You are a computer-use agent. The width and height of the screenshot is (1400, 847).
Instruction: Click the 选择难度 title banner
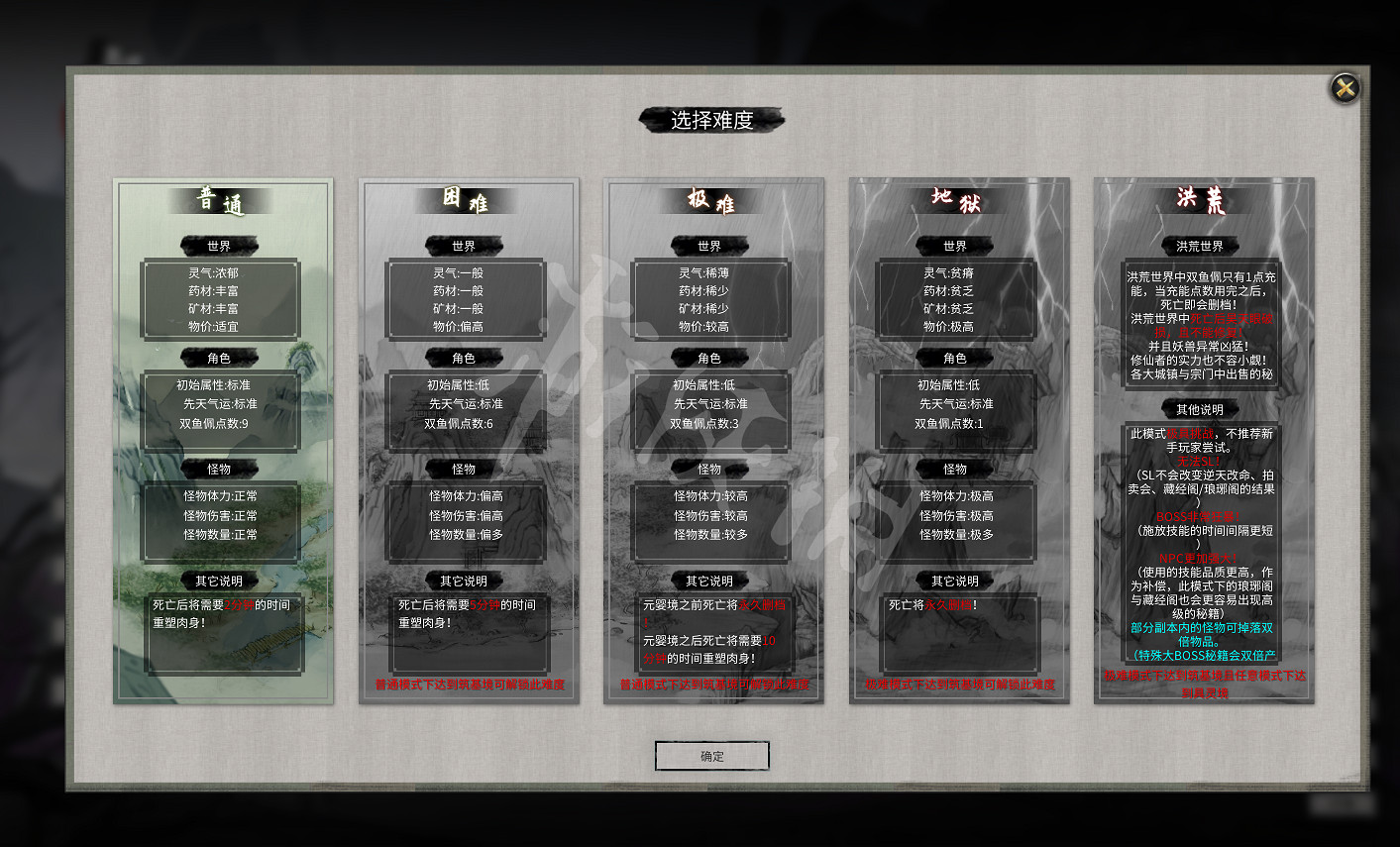tap(711, 120)
